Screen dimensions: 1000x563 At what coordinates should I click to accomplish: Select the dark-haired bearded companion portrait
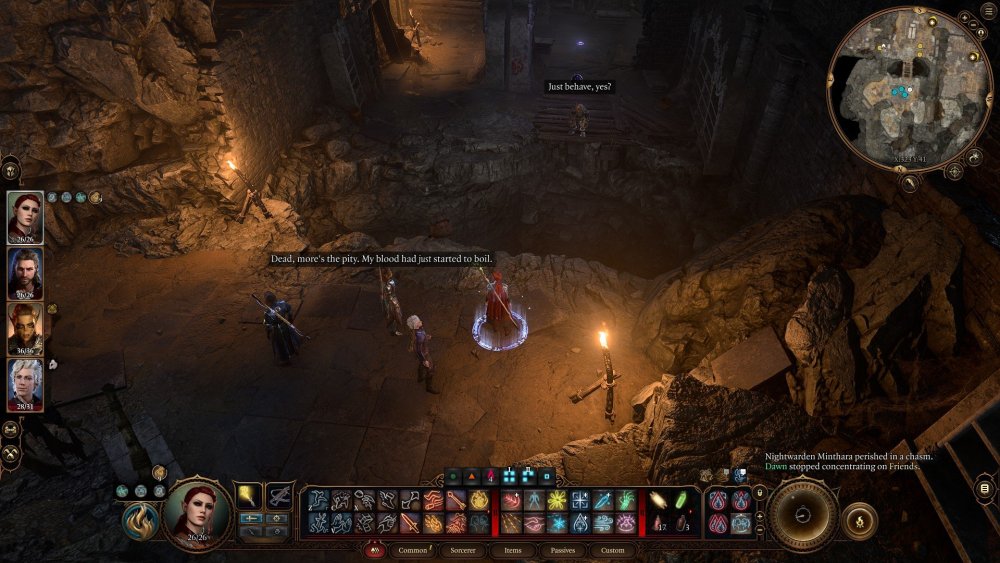[25, 274]
